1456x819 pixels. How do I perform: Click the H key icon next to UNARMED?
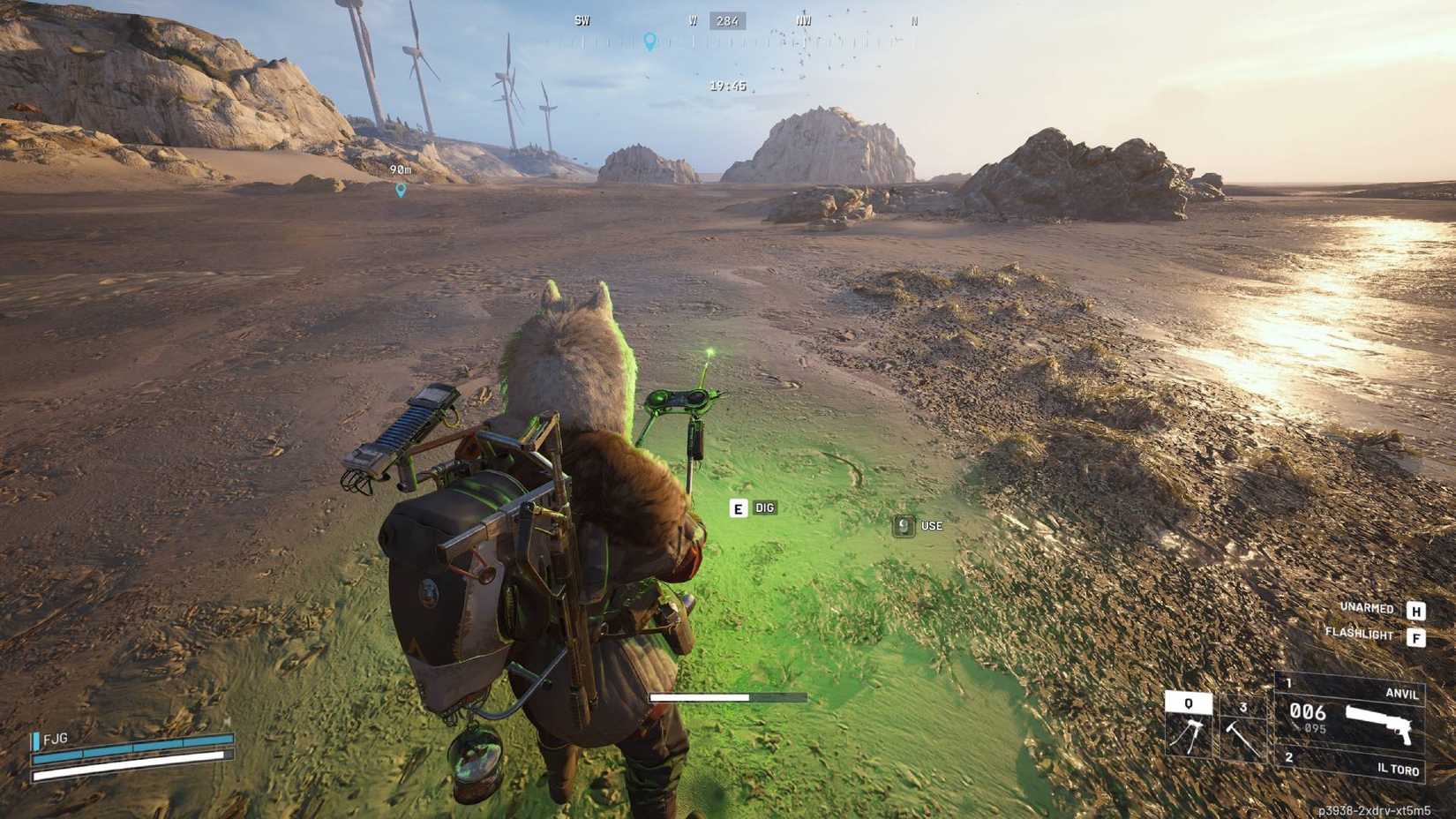[1417, 611]
